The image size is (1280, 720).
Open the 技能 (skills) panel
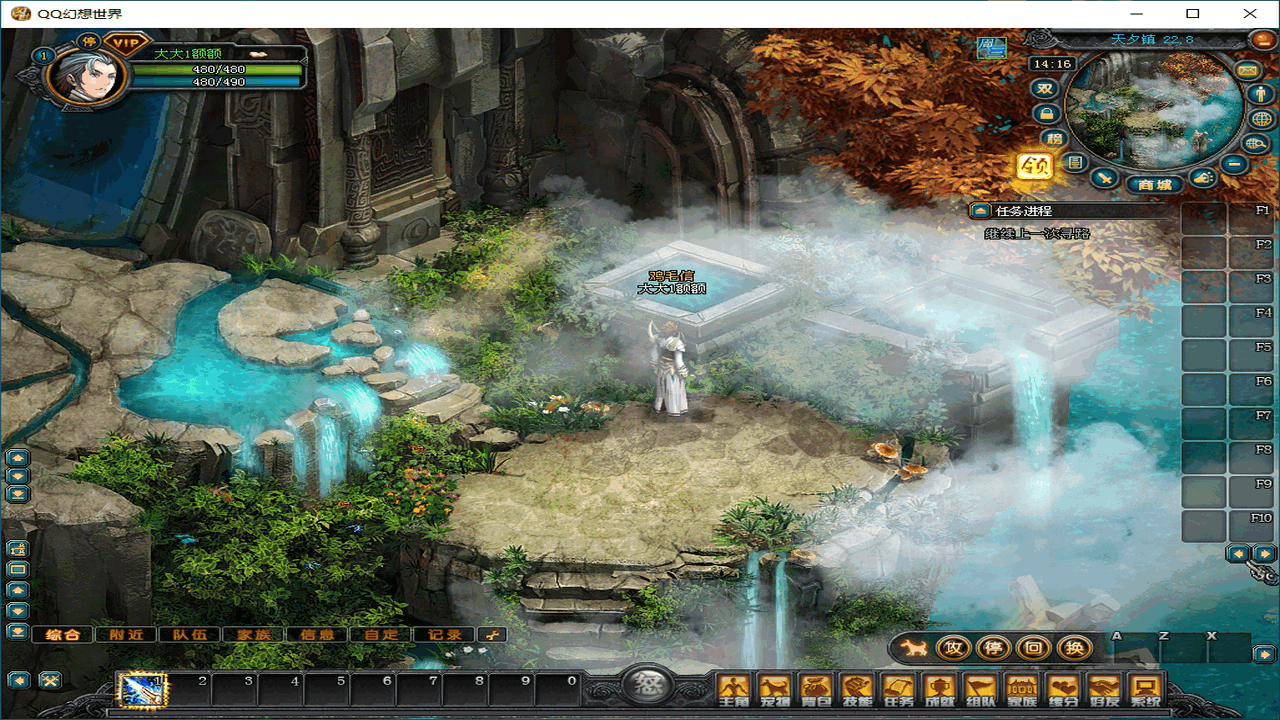point(857,688)
